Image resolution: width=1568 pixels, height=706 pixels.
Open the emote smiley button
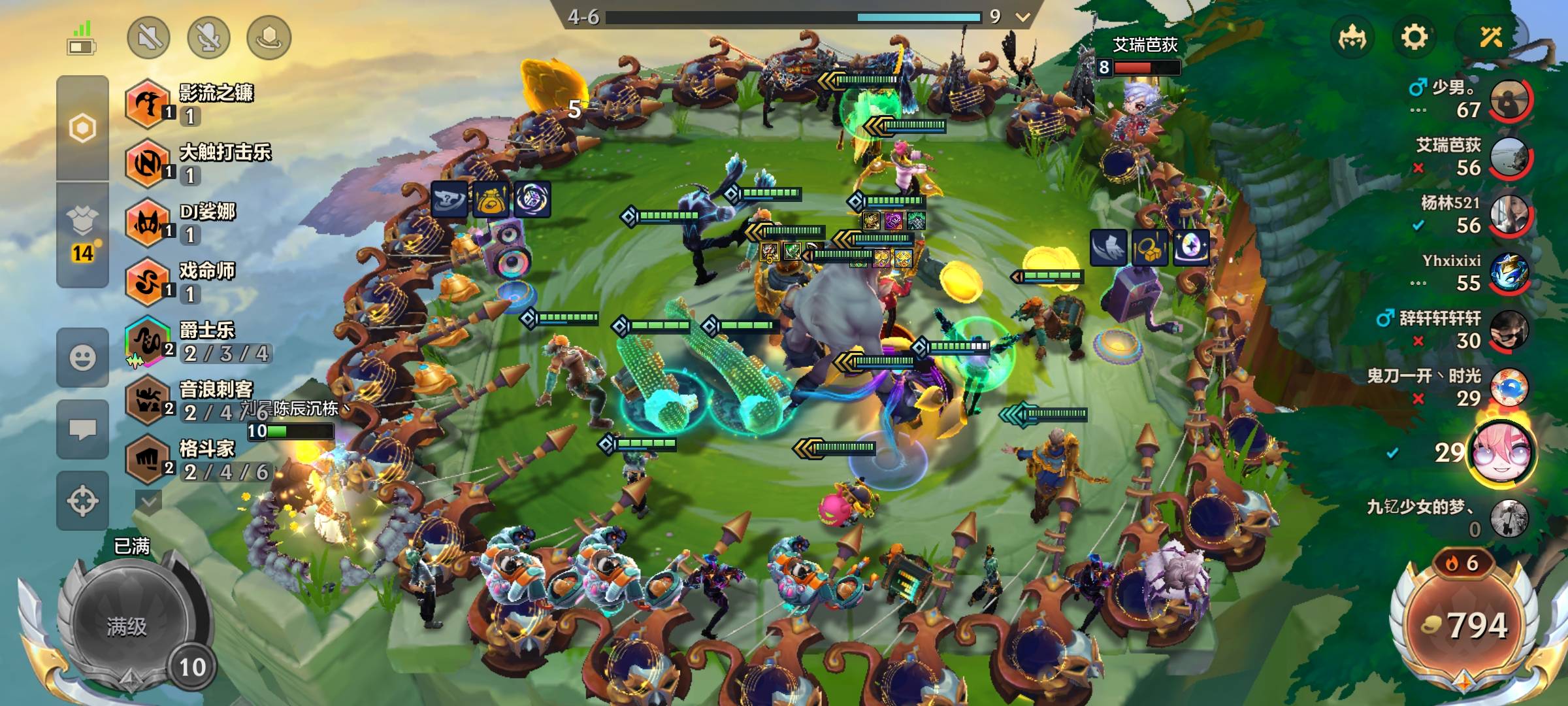point(82,358)
